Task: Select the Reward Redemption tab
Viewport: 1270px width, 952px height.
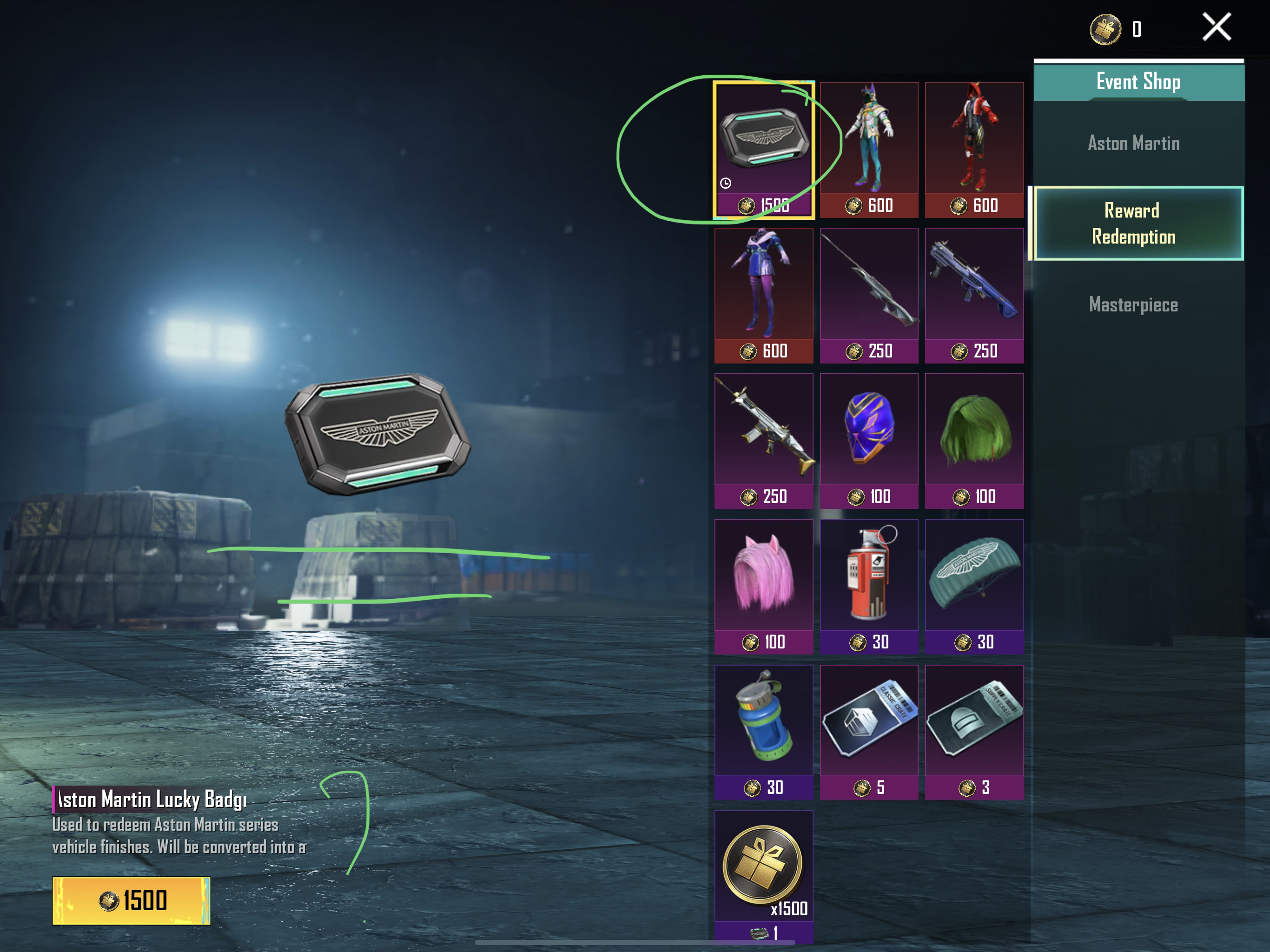Action: [x=1133, y=224]
